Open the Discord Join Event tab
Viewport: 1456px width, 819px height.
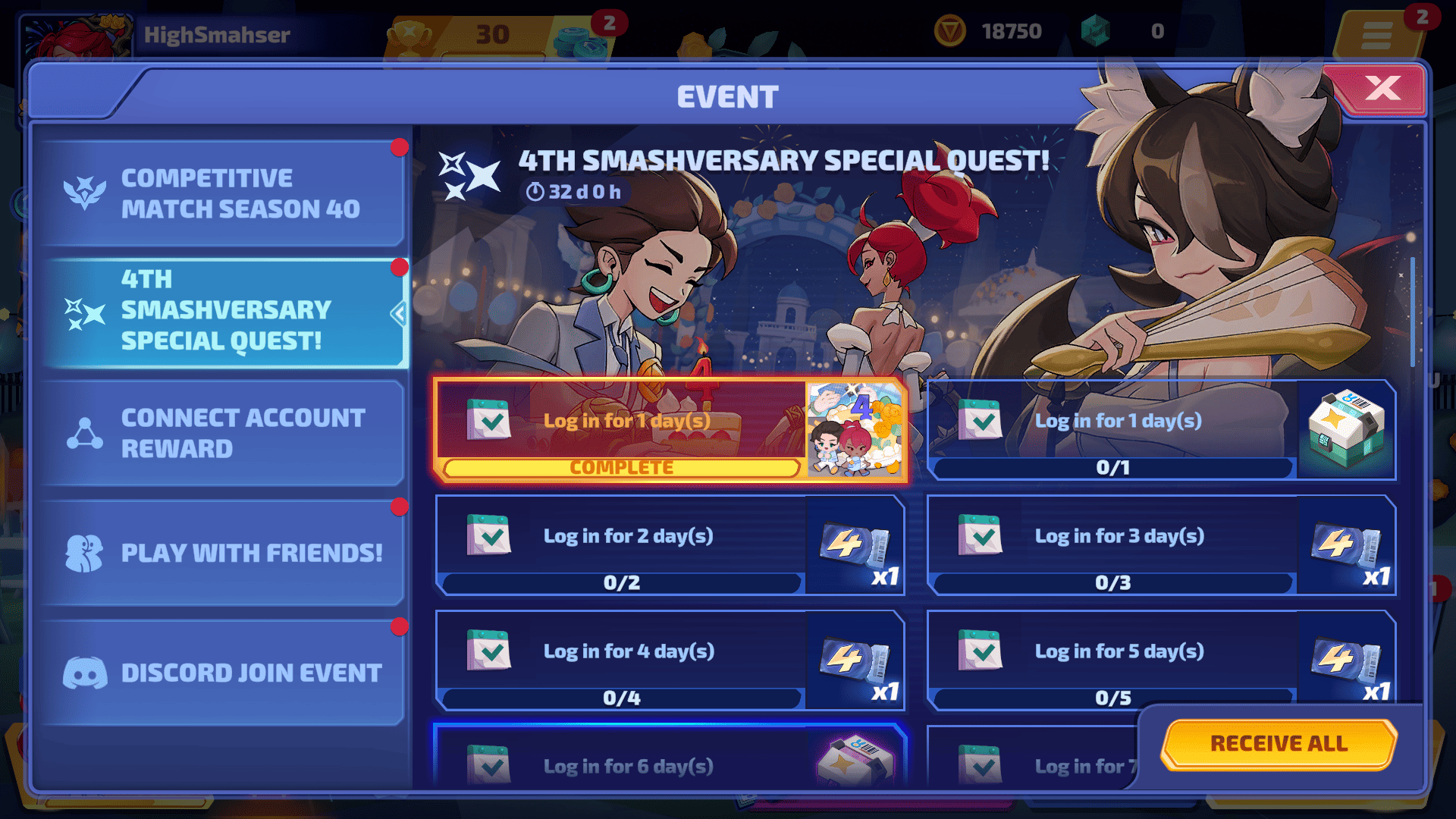(x=222, y=673)
